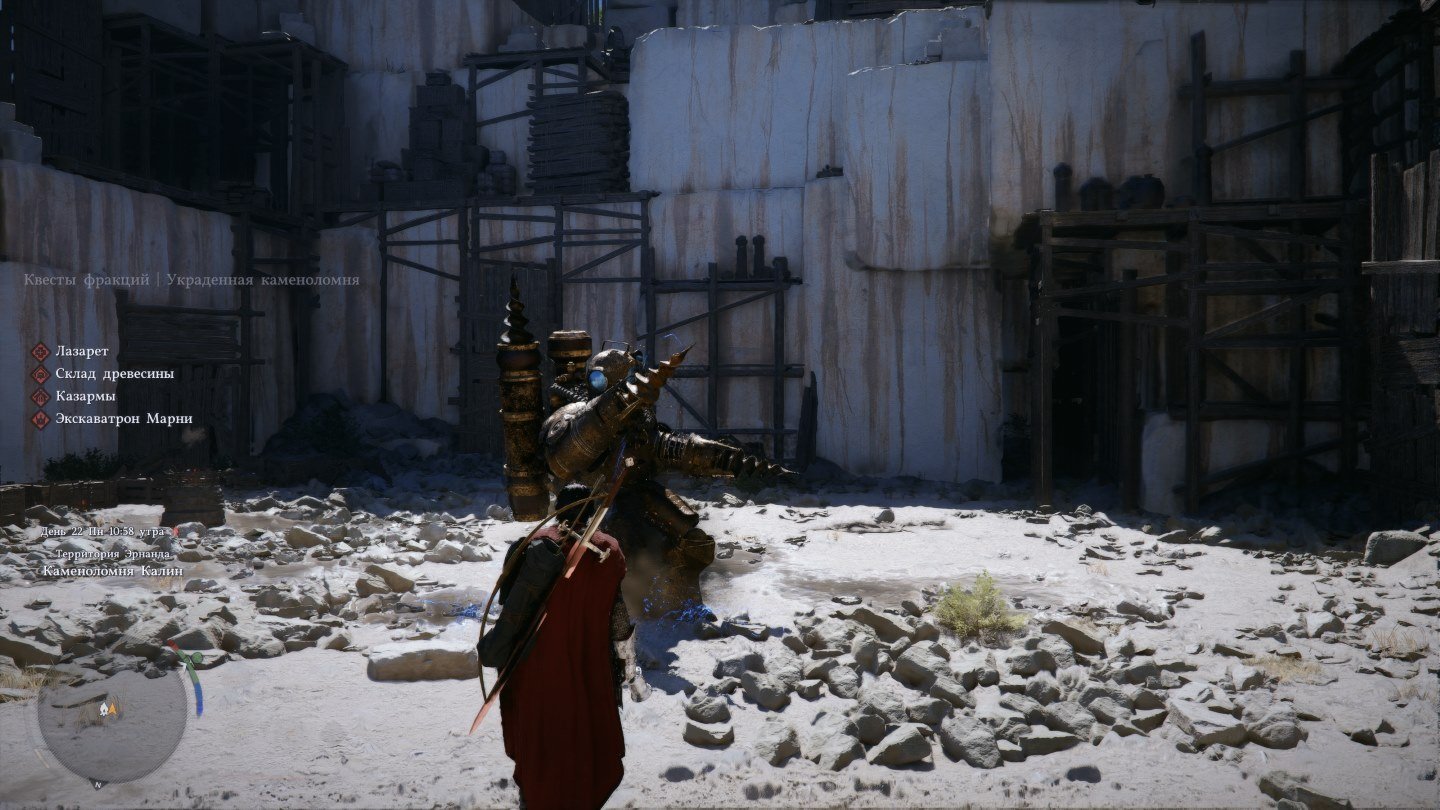Select the orange player arrow on minimap
The height and width of the screenshot is (810, 1440).
click(x=112, y=709)
